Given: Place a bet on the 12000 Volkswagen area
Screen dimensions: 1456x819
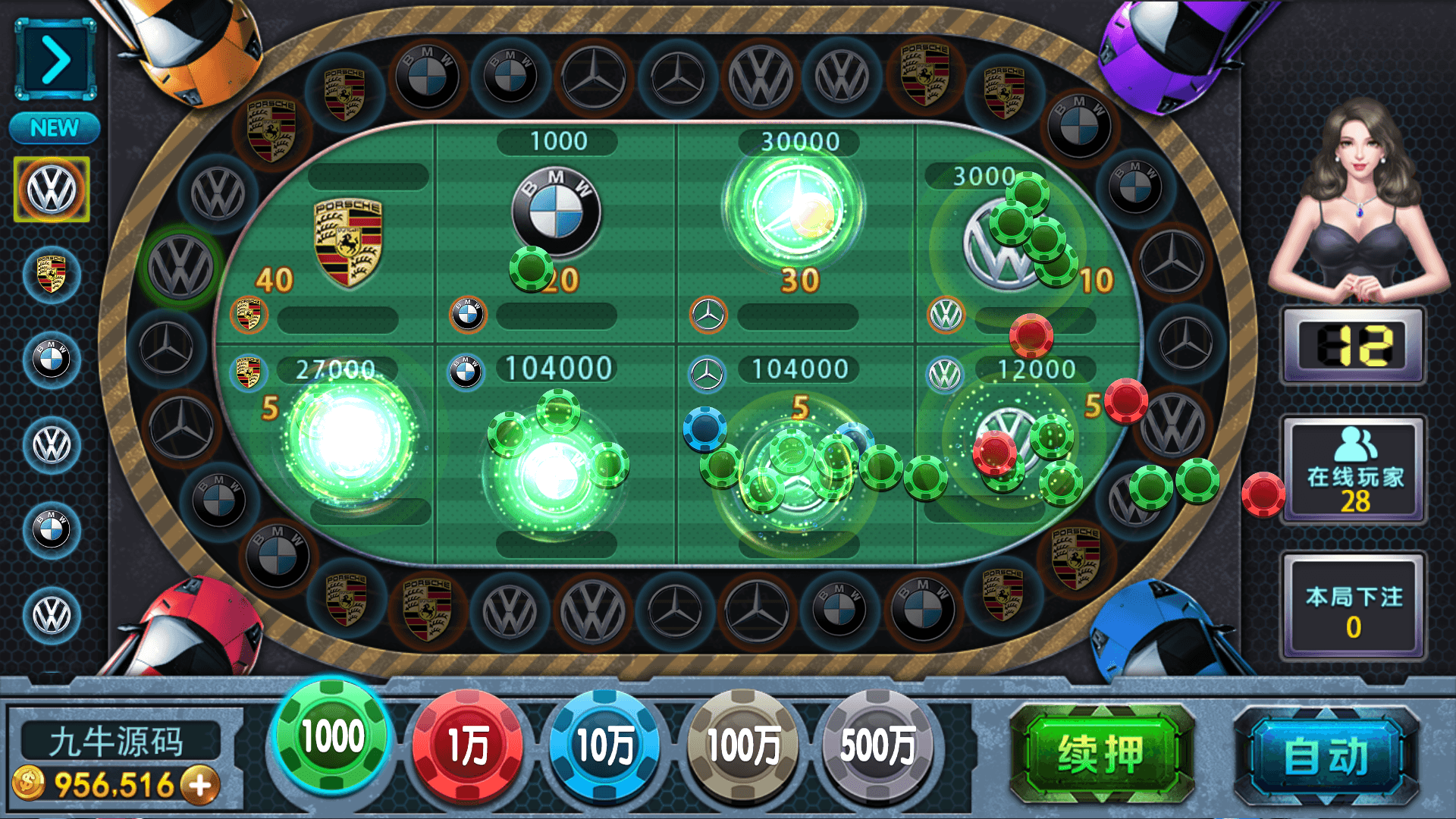Looking at the screenshot, I should coord(1016,455).
